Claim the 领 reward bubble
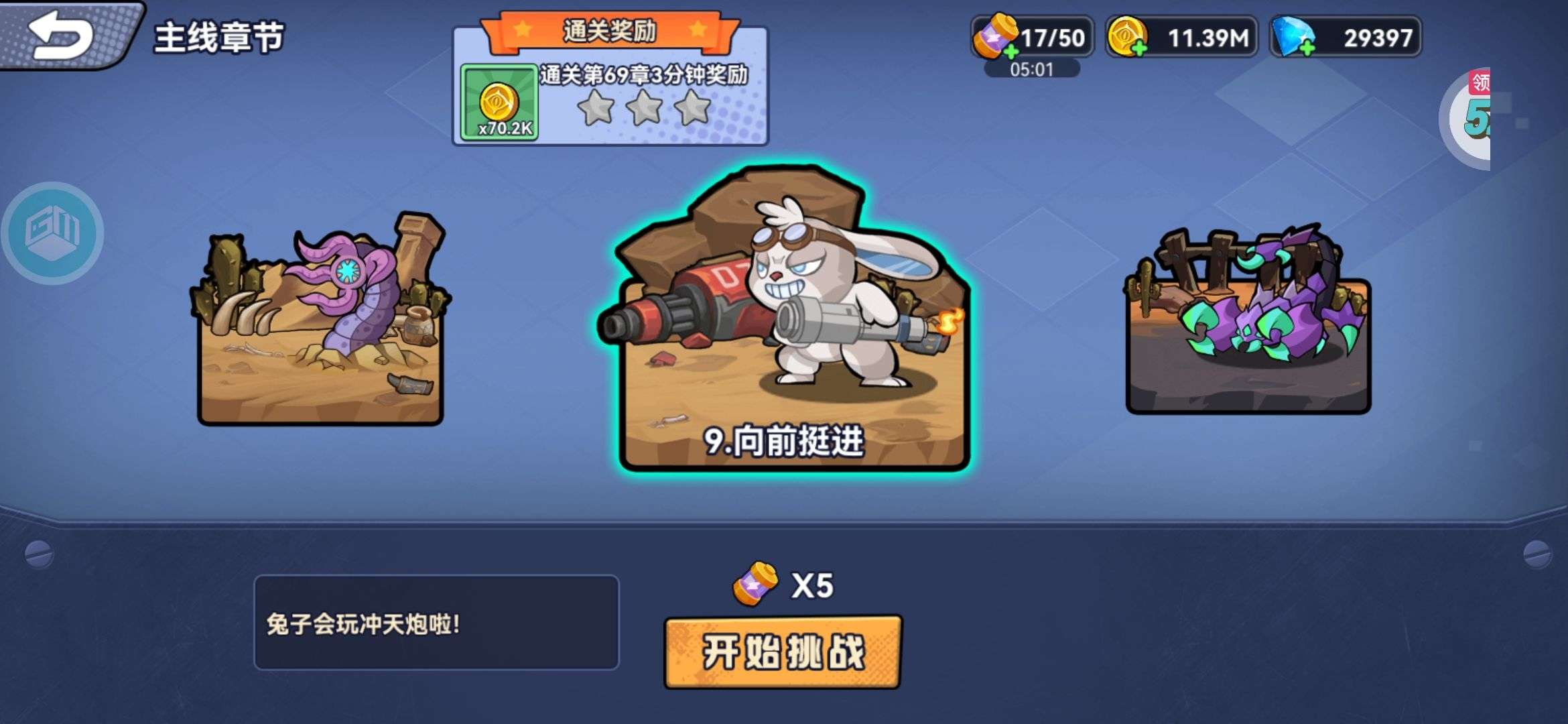This screenshot has width=1568, height=724. pos(1473,115)
